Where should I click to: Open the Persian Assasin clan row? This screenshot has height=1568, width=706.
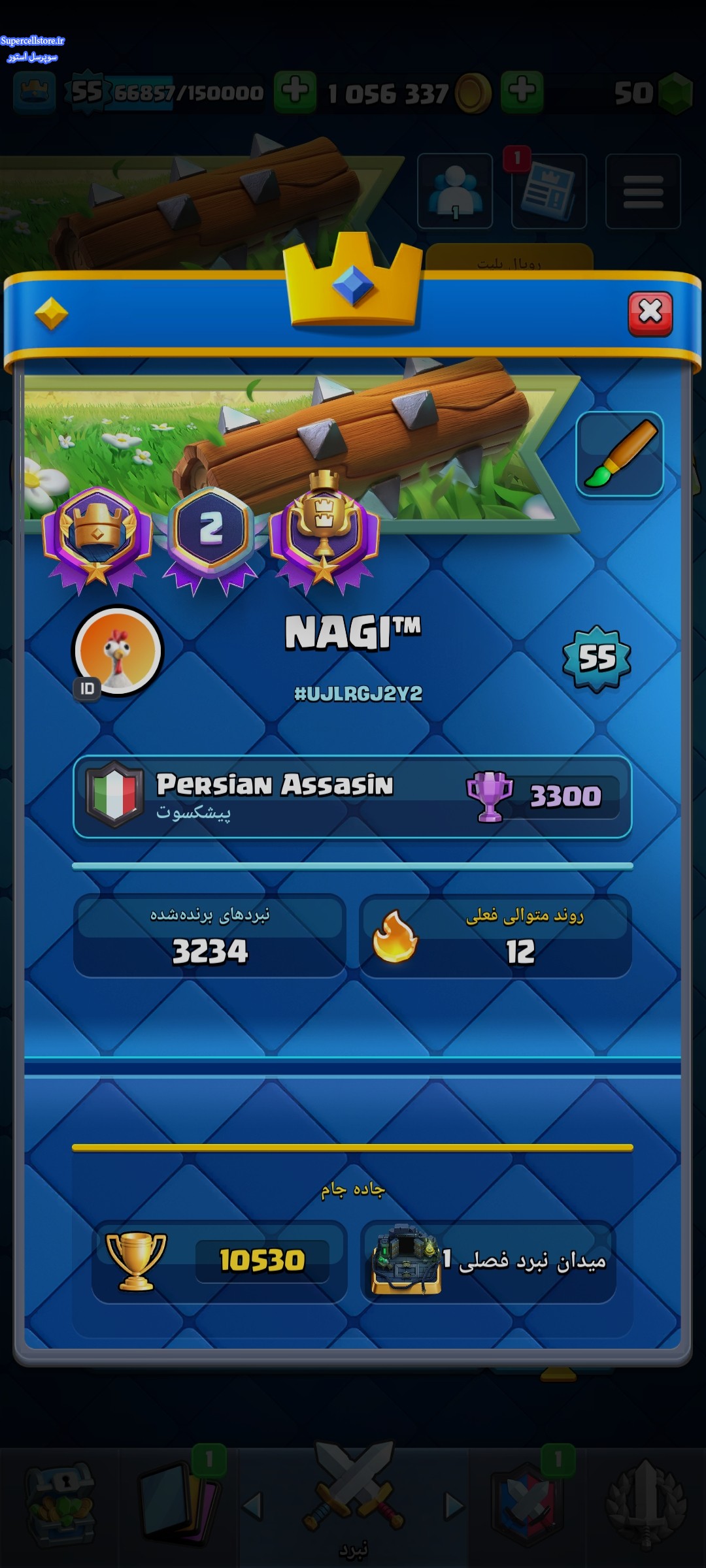pyautogui.click(x=352, y=796)
